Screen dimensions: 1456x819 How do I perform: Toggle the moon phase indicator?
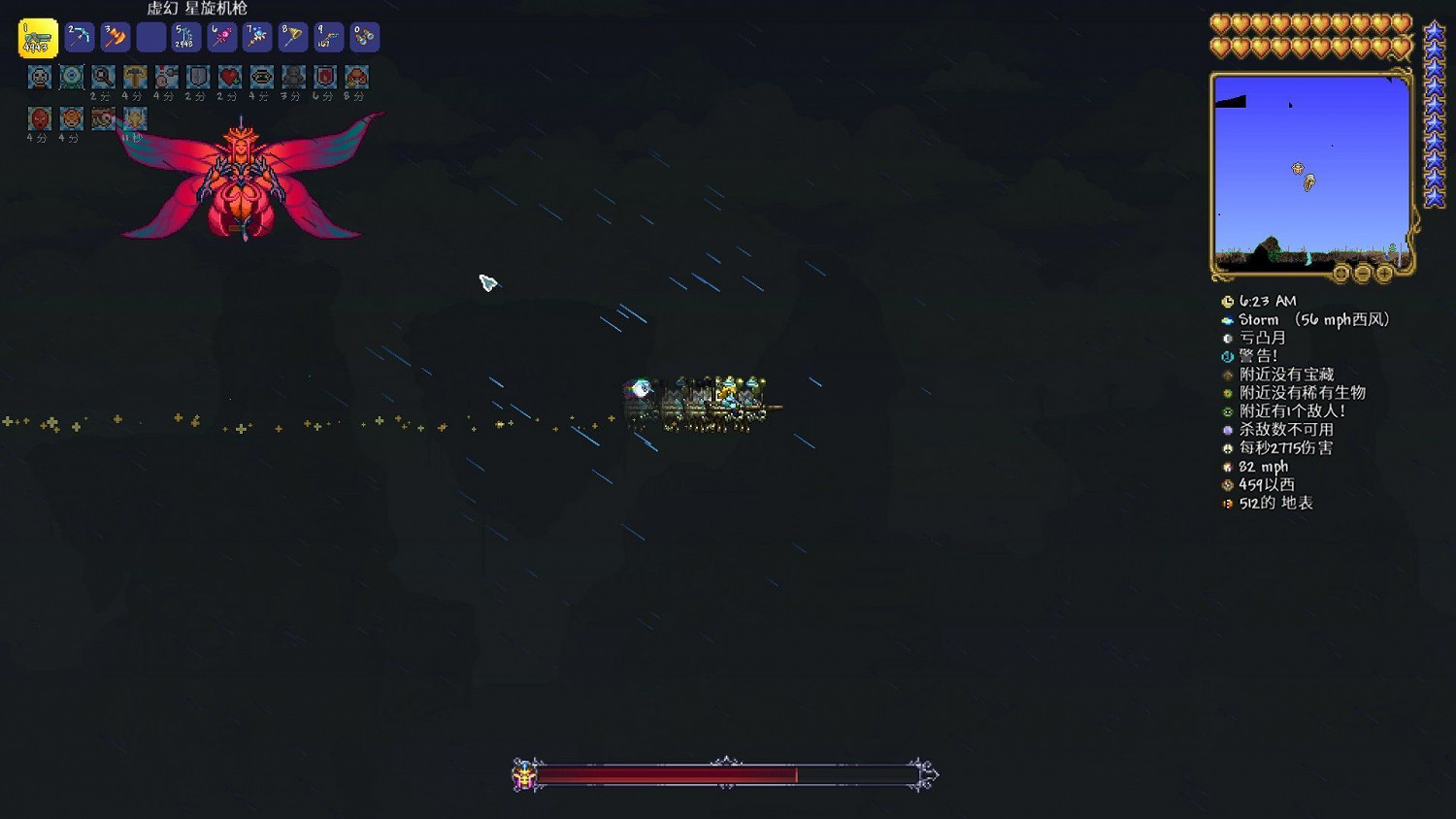click(x=1230, y=338)
